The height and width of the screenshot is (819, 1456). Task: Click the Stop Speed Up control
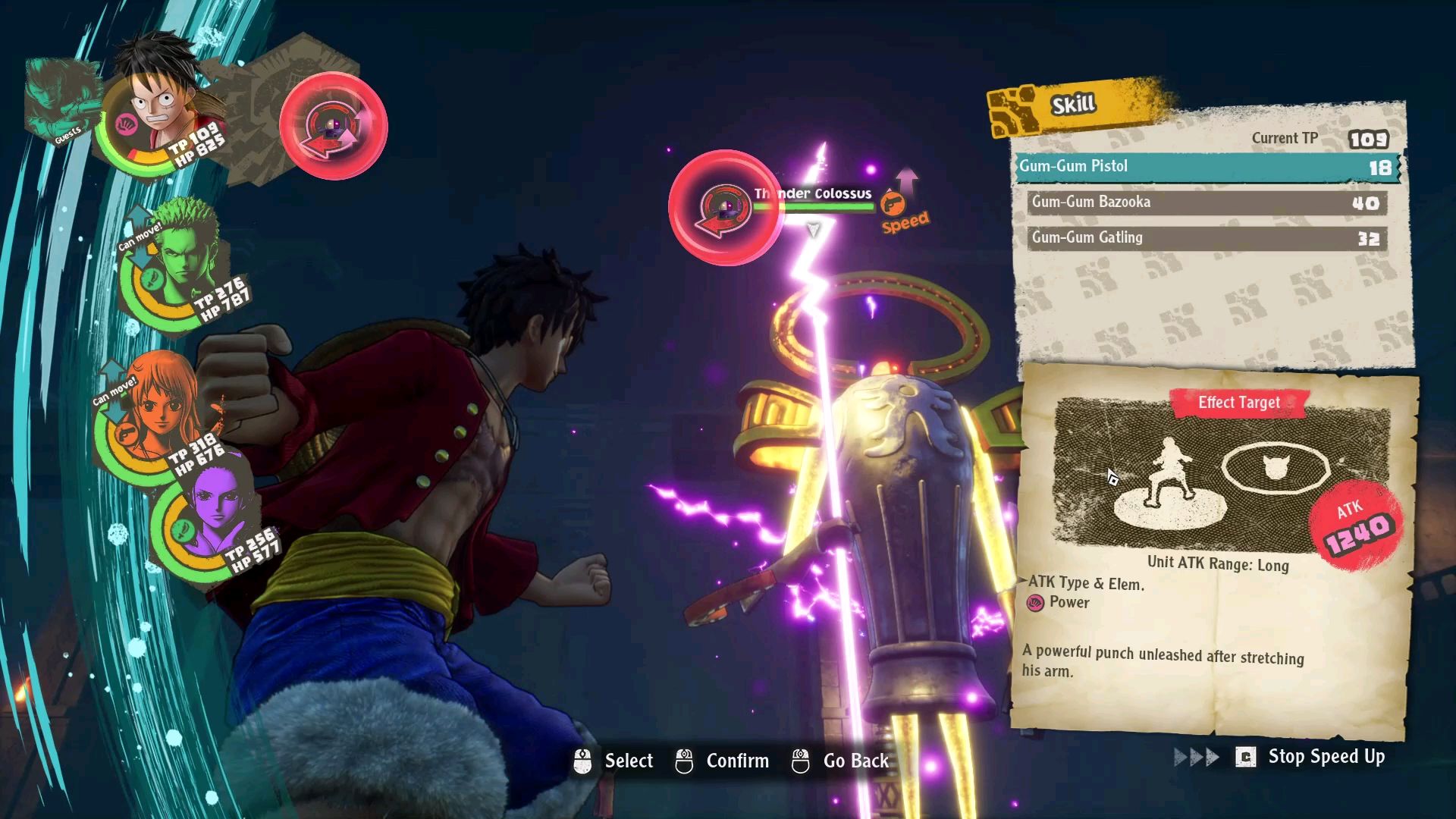pyautogui.click(x=1312, y=757)
